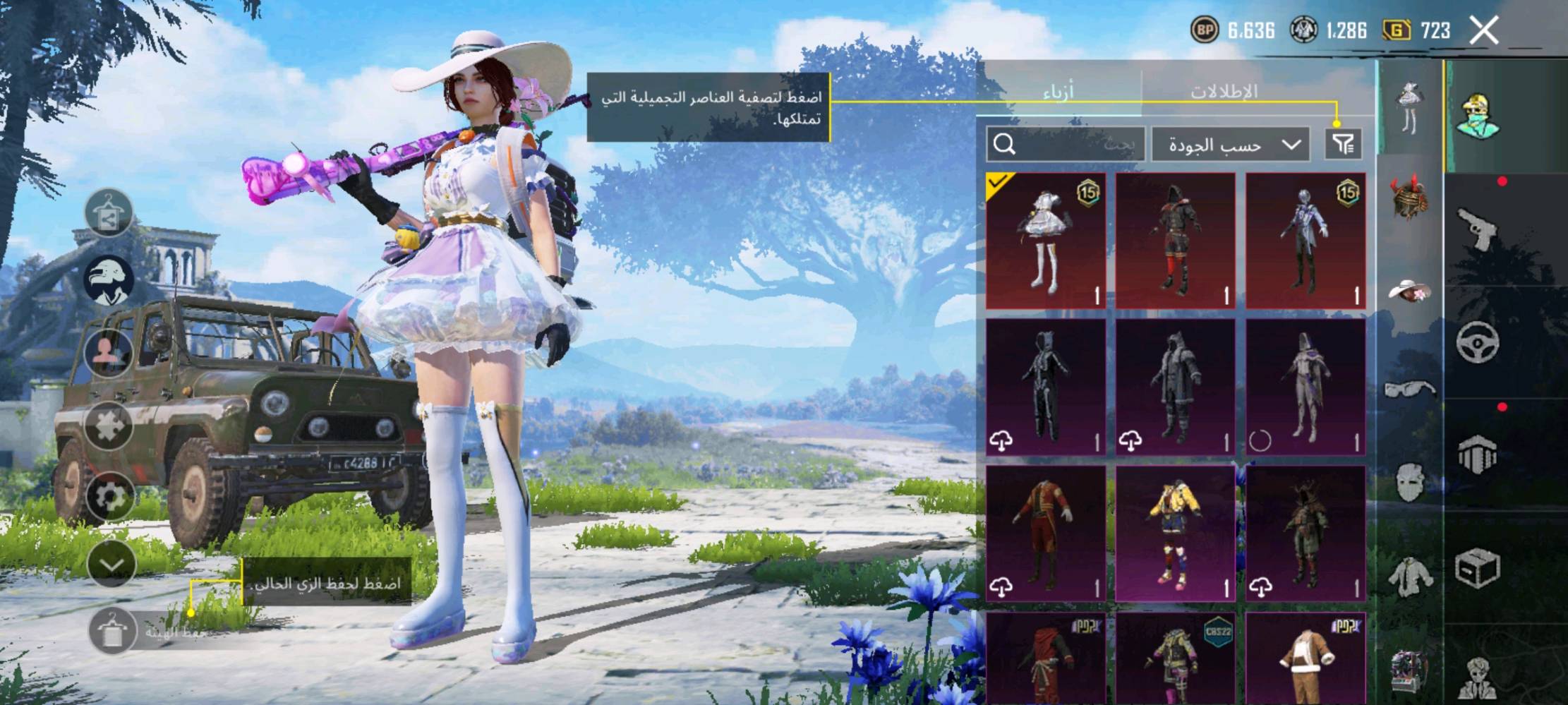Open the supply crate category

coord(1477,568)
